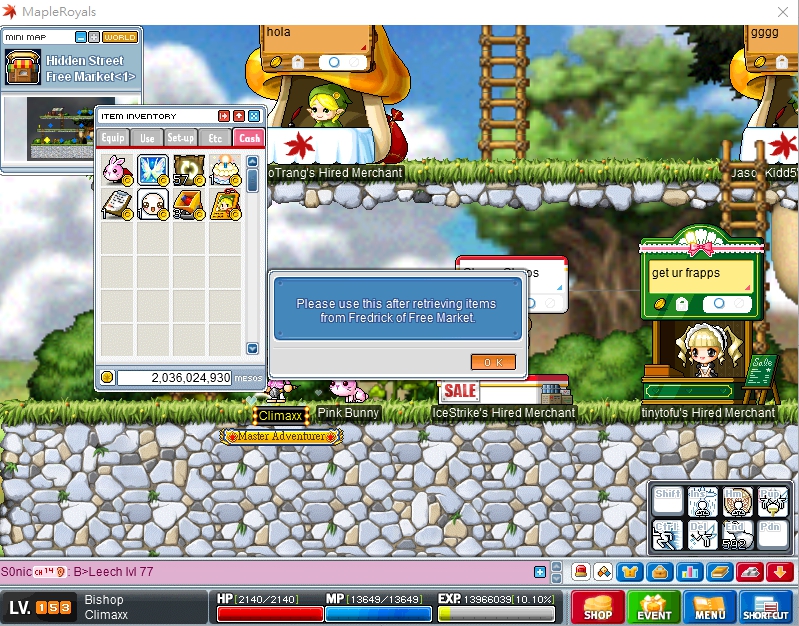This screenshot has width=799, height=626.
Task: Show the Etc inventory tab
Action: tap(215, 138)
